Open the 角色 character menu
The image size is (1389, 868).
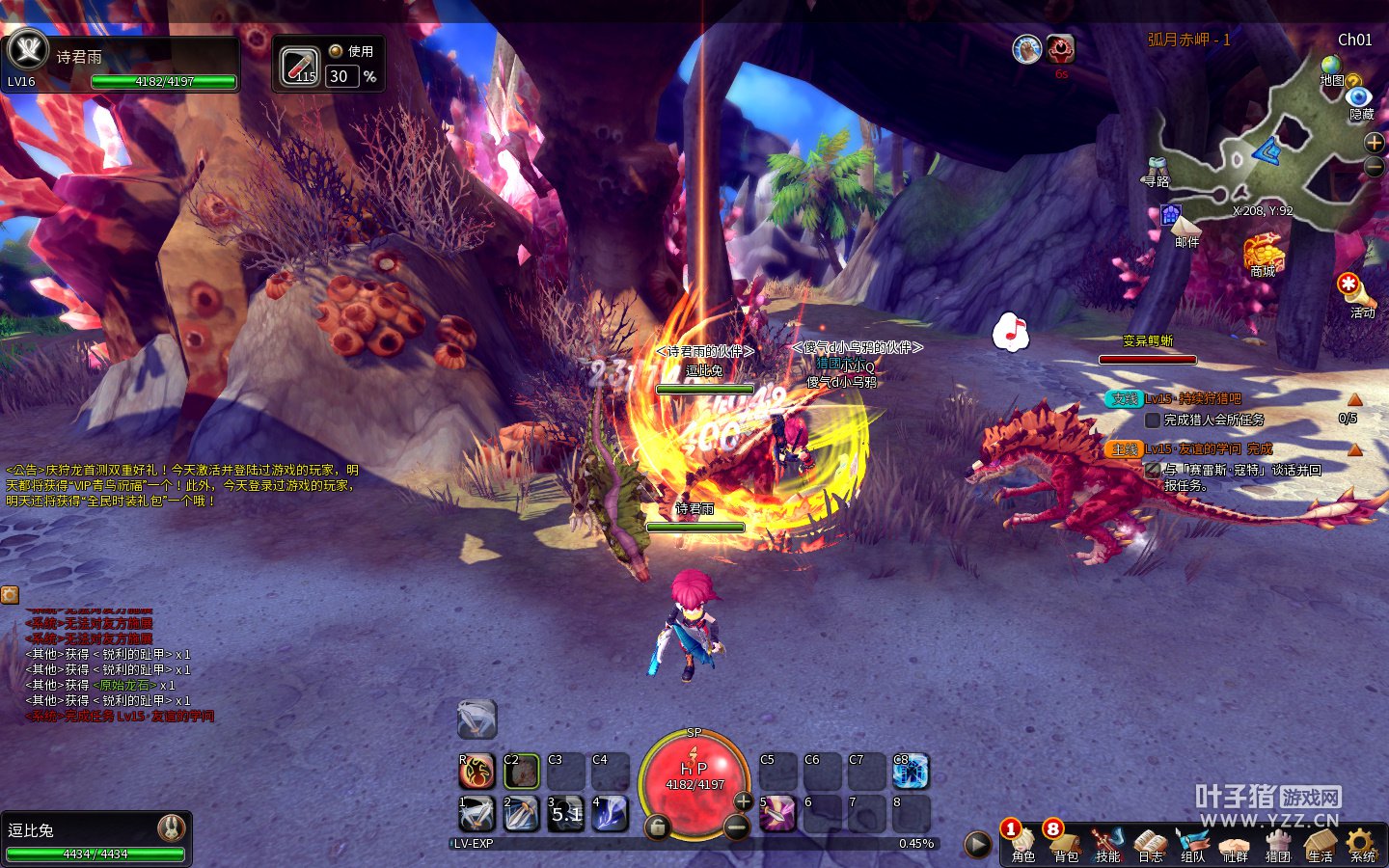tap(1023, 843)
